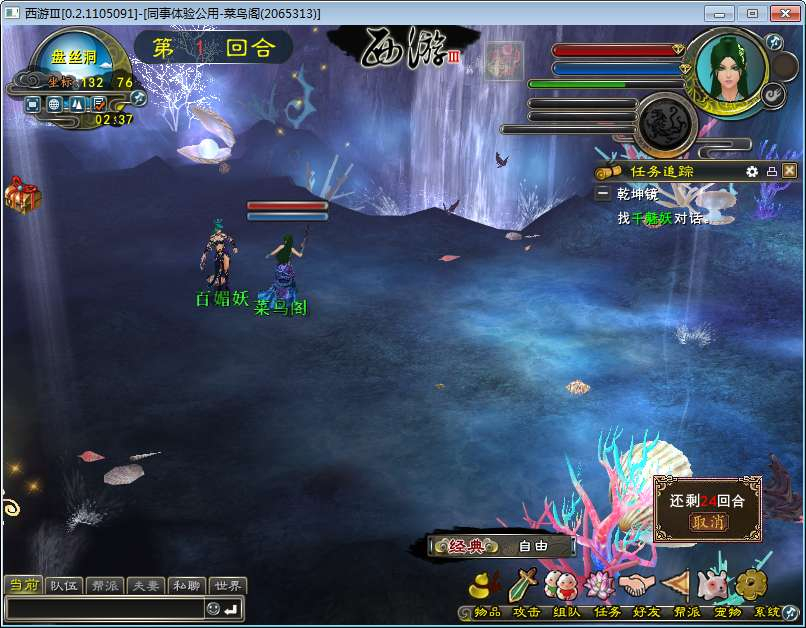Viewport: 806px width, 628px height.
Task: Open the 系统 system settings icon
Action: tap(752, 585)
